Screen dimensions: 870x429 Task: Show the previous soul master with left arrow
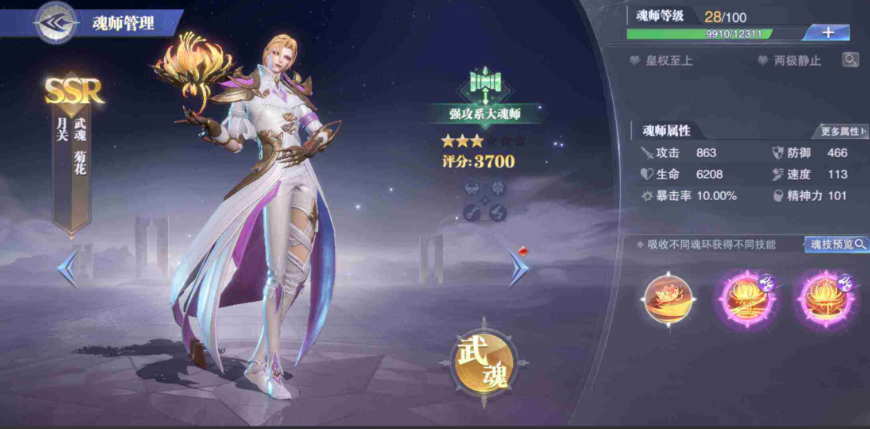[x=68, y=268]
